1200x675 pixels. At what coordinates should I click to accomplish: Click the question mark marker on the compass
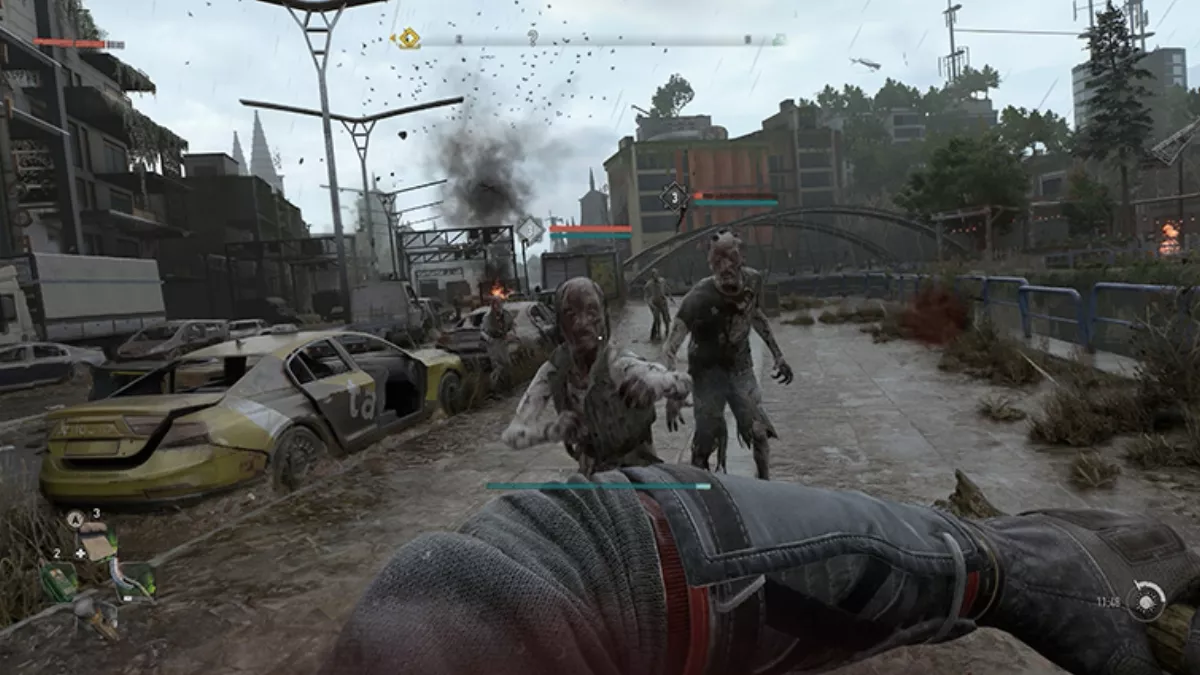pos(533,38)
